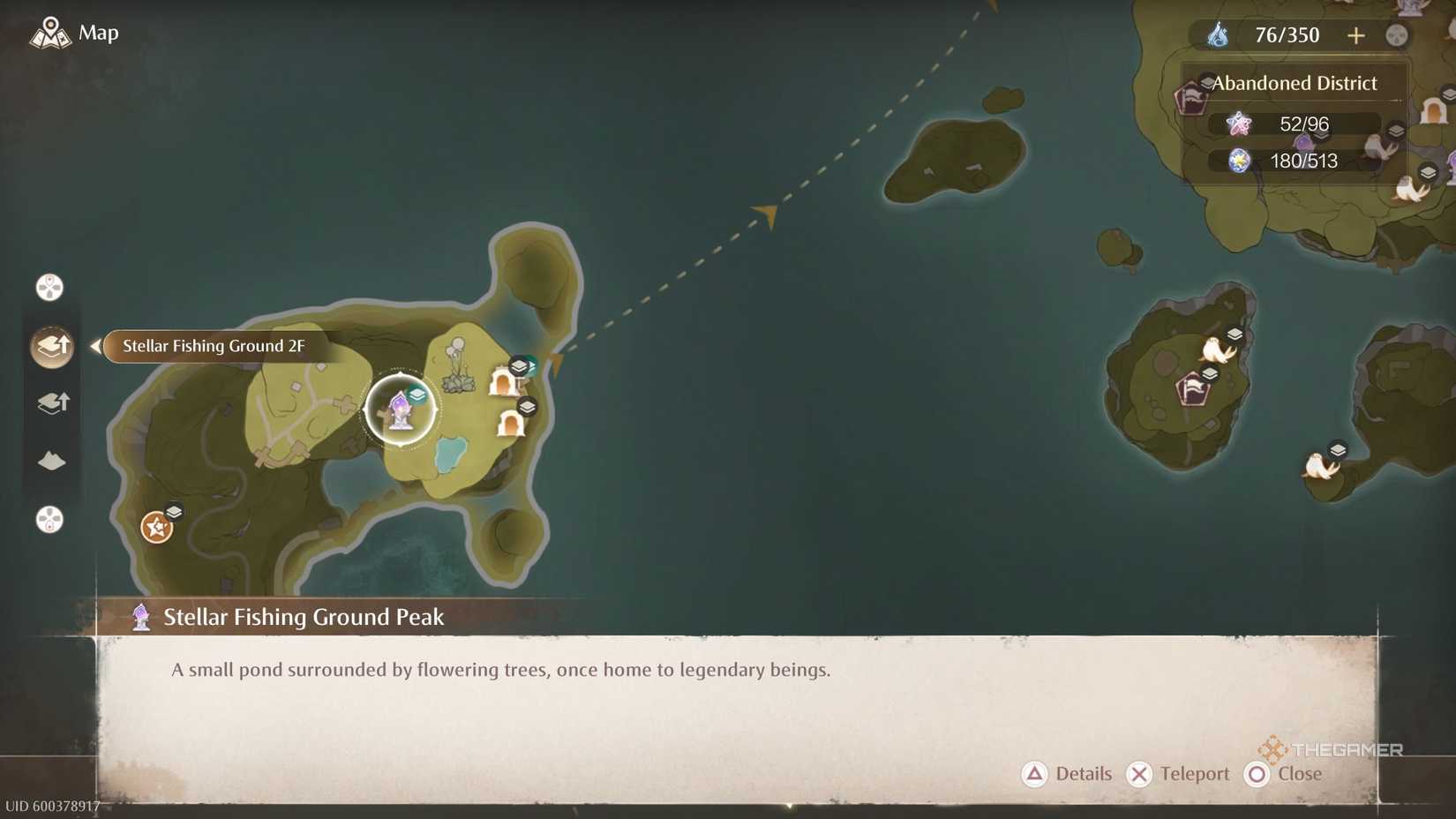Select the highlighted floor-up layer icon

coord(51,346)
